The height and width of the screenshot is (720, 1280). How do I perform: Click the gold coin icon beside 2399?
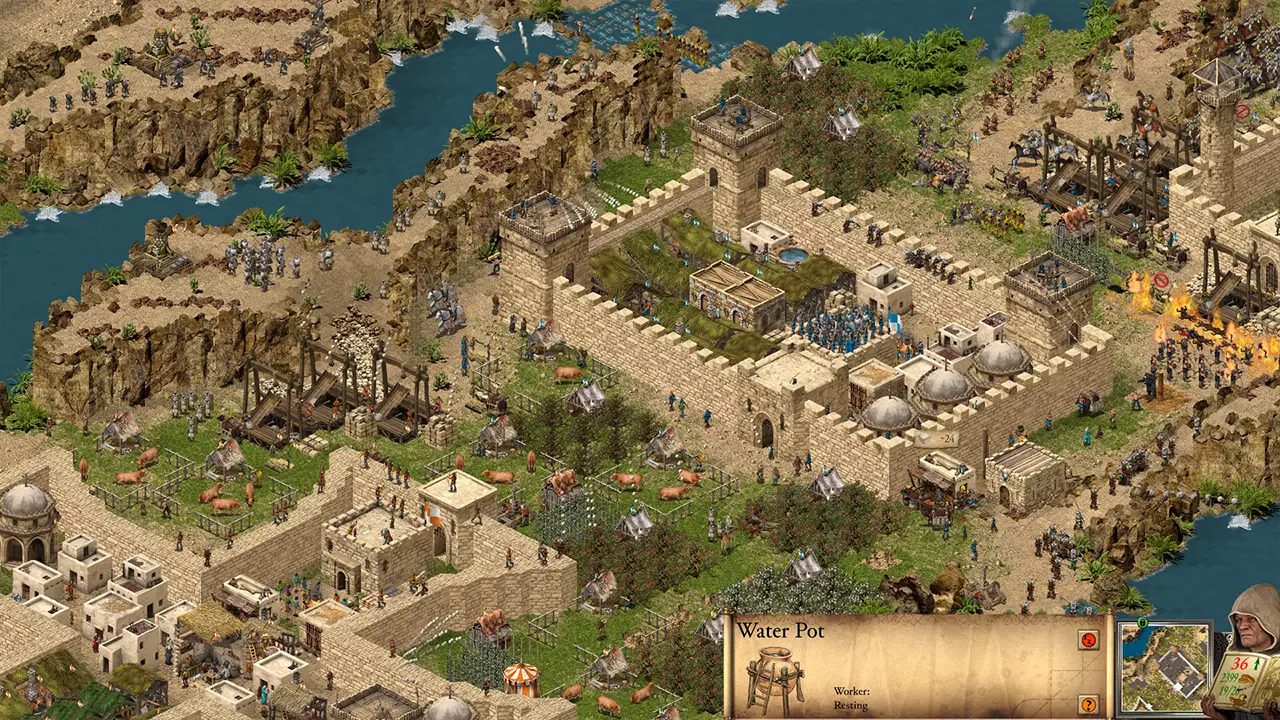pyautogui.click(x=1247, y=678)
